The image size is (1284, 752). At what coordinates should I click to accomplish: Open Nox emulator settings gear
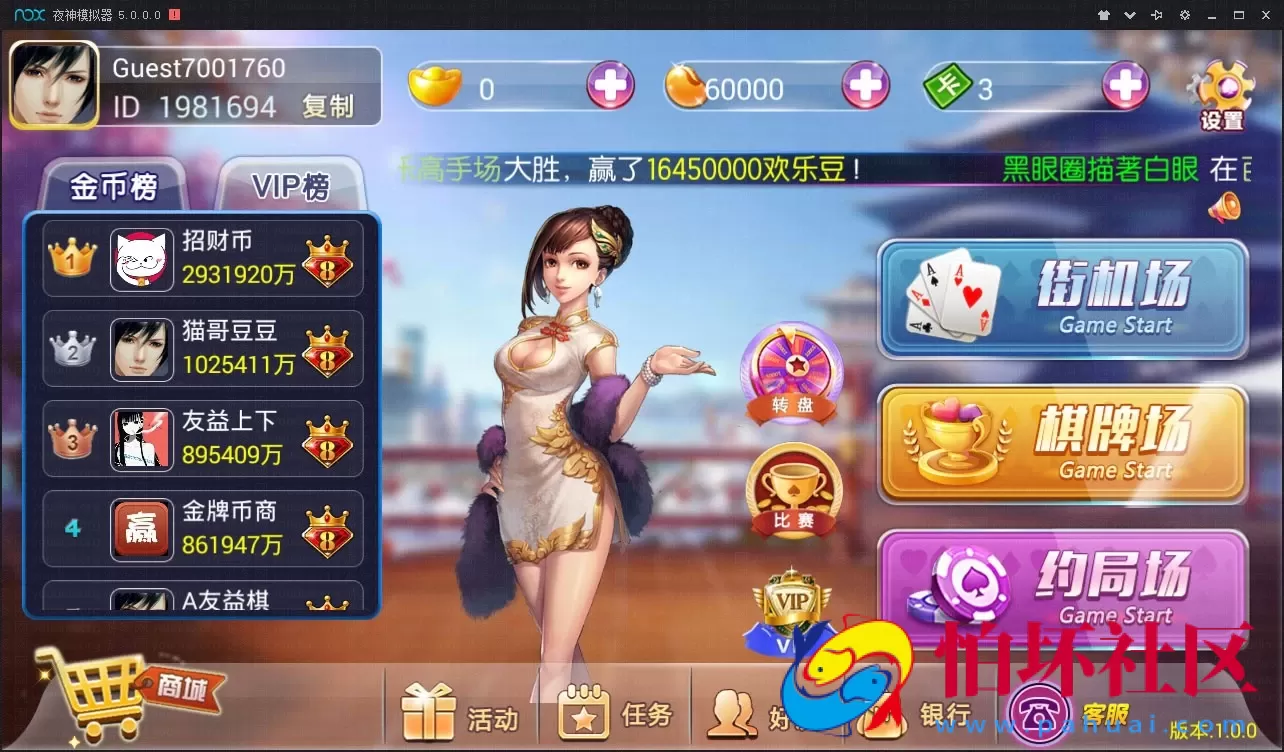pyautogui.click(x=1183, y=15)
